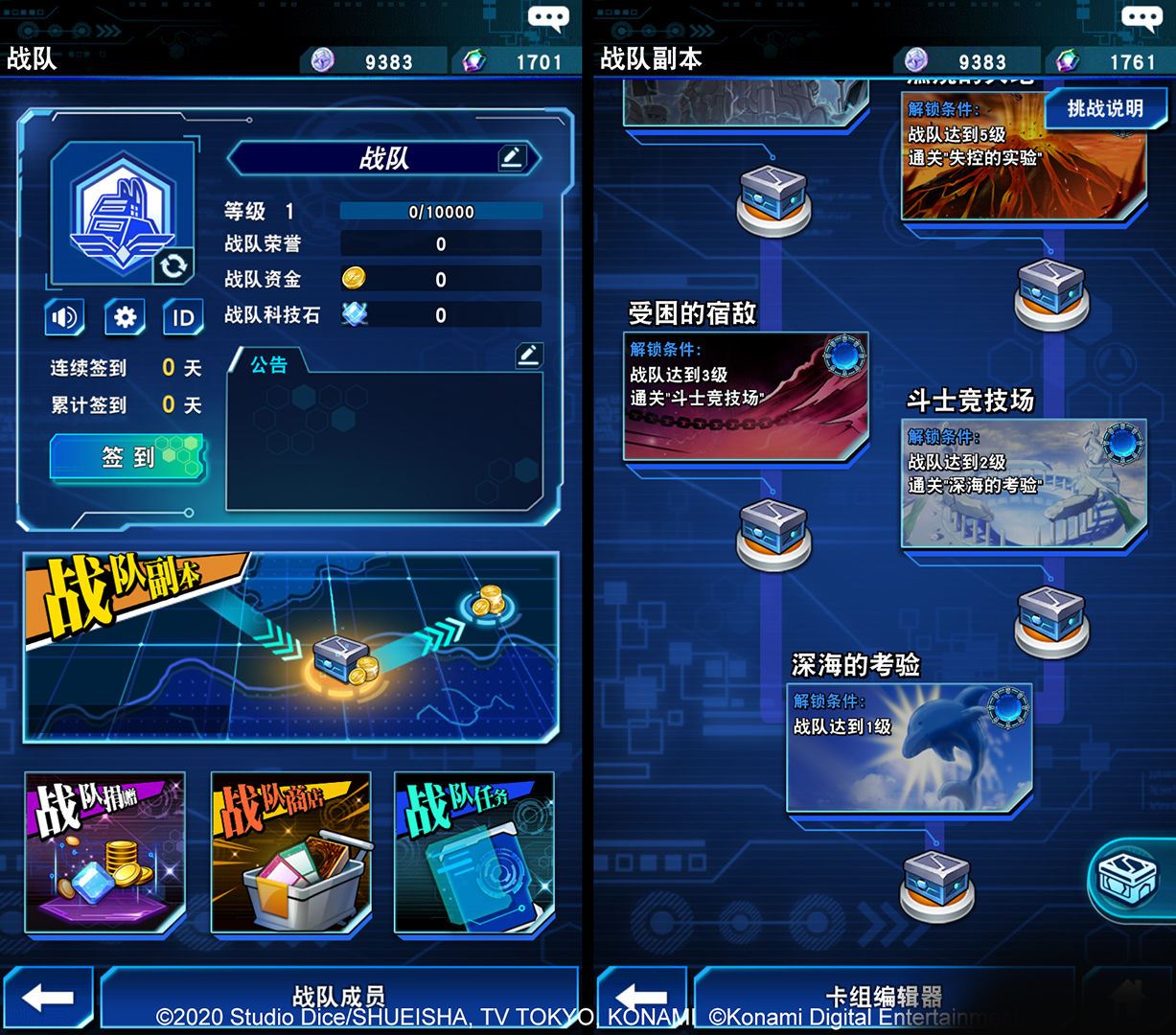This screenshot has height=1035, width=1176.
Task: Select the 受困的宿敌 stage card
Action: pos(746,396)
